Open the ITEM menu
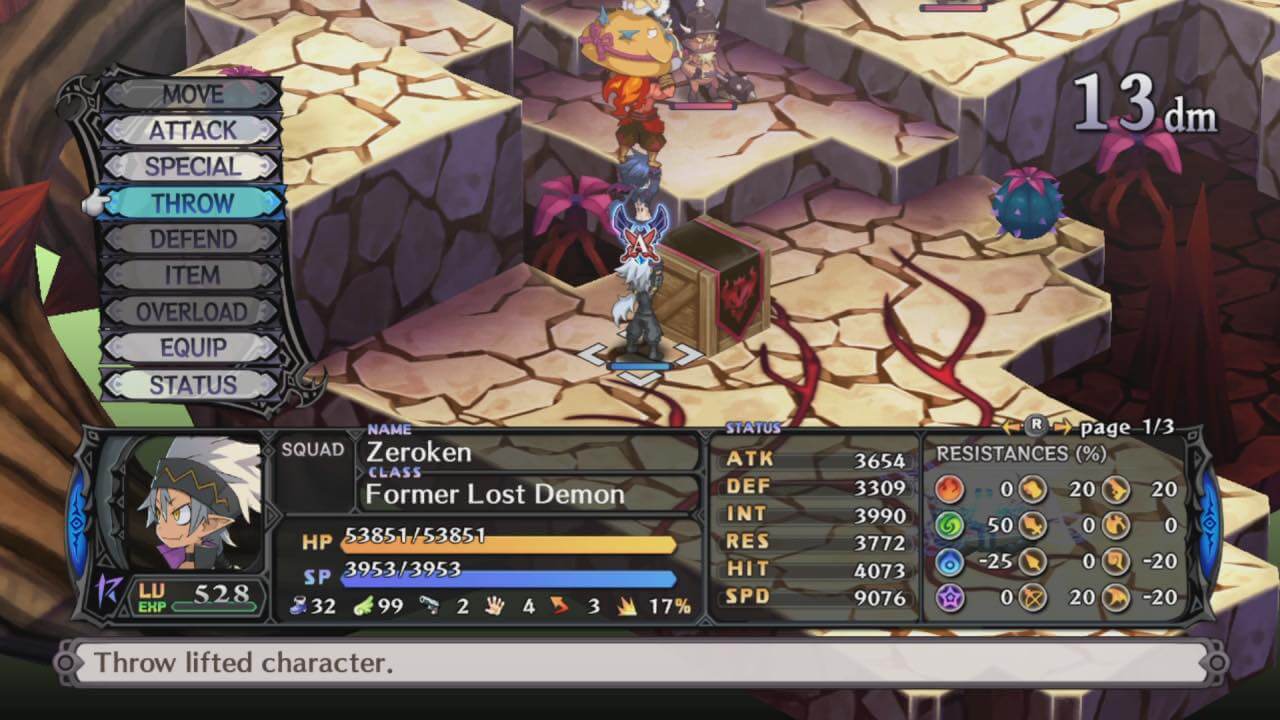1280x720 pixels. (x=192, y=276)
